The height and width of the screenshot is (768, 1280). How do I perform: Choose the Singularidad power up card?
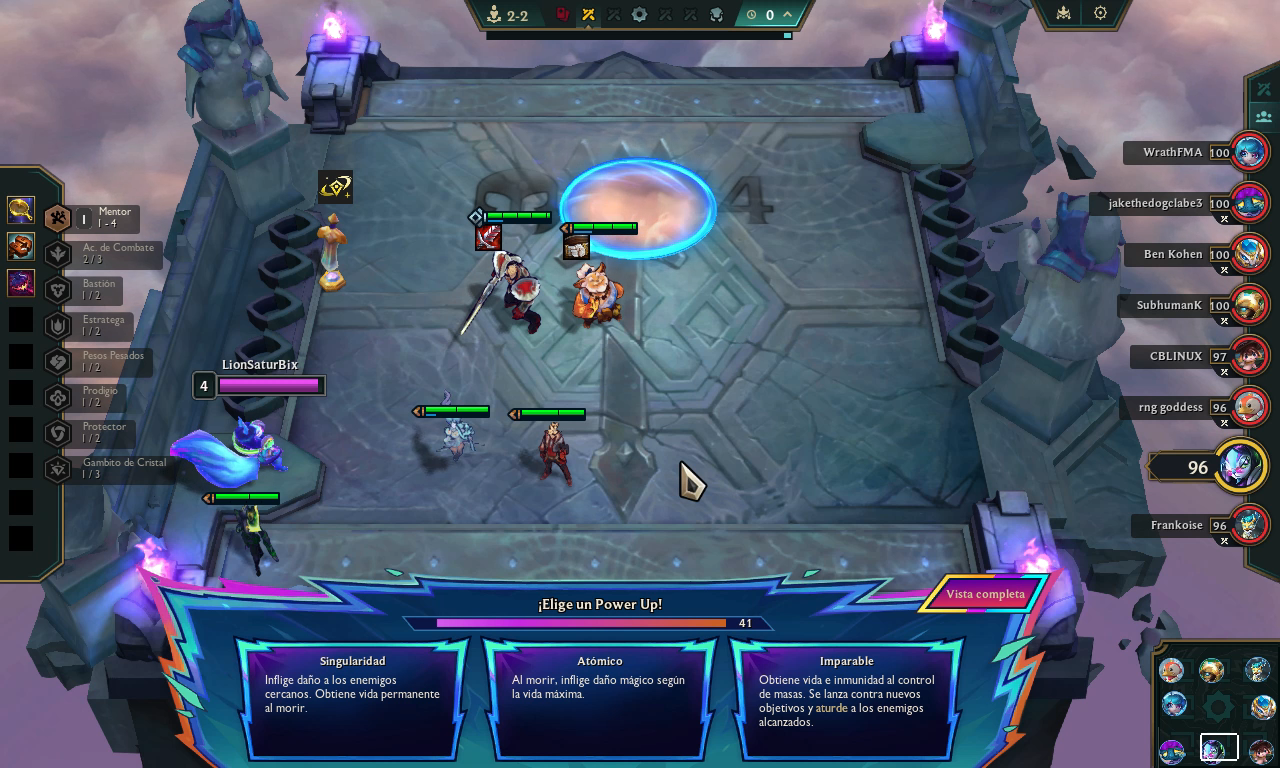[352, 698]
